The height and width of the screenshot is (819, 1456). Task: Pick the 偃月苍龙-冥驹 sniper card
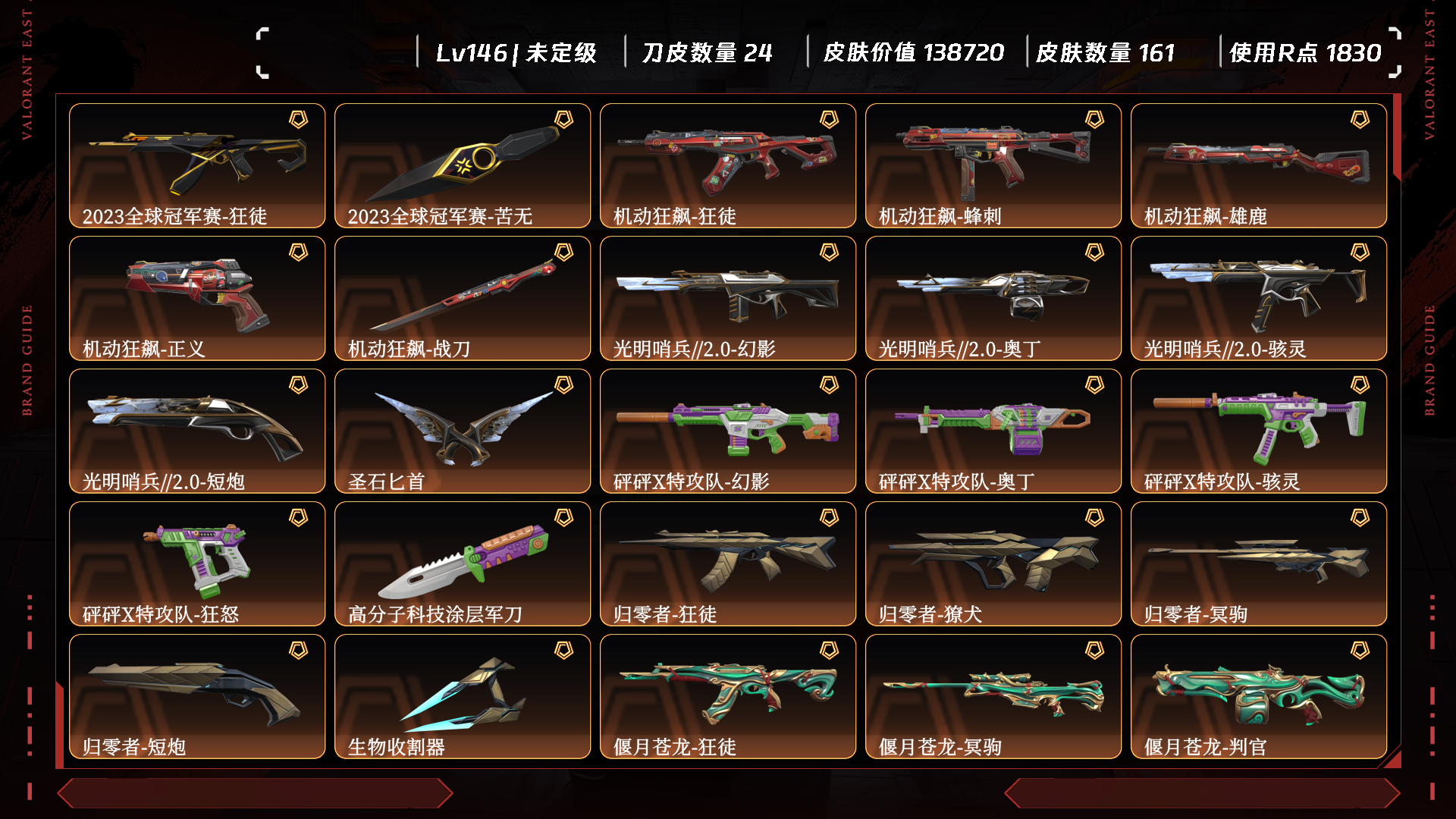[x=993, y=696]
